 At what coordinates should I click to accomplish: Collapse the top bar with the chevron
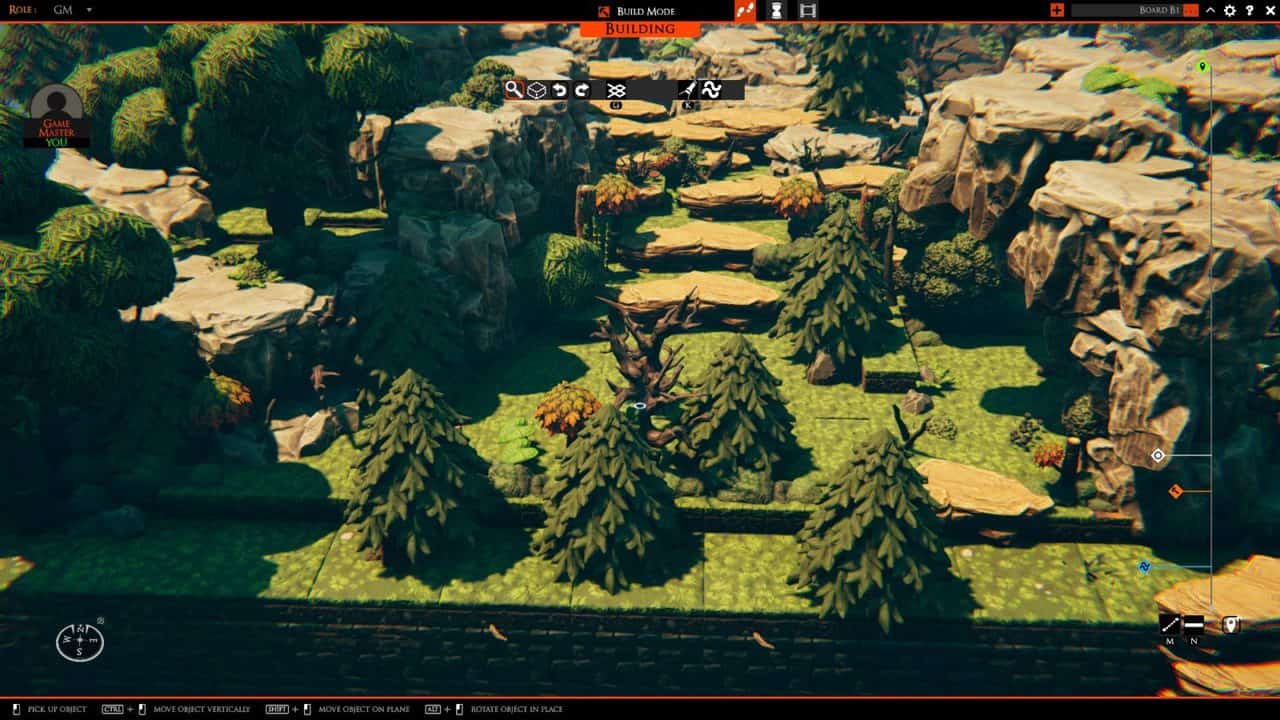(1209, 11)
